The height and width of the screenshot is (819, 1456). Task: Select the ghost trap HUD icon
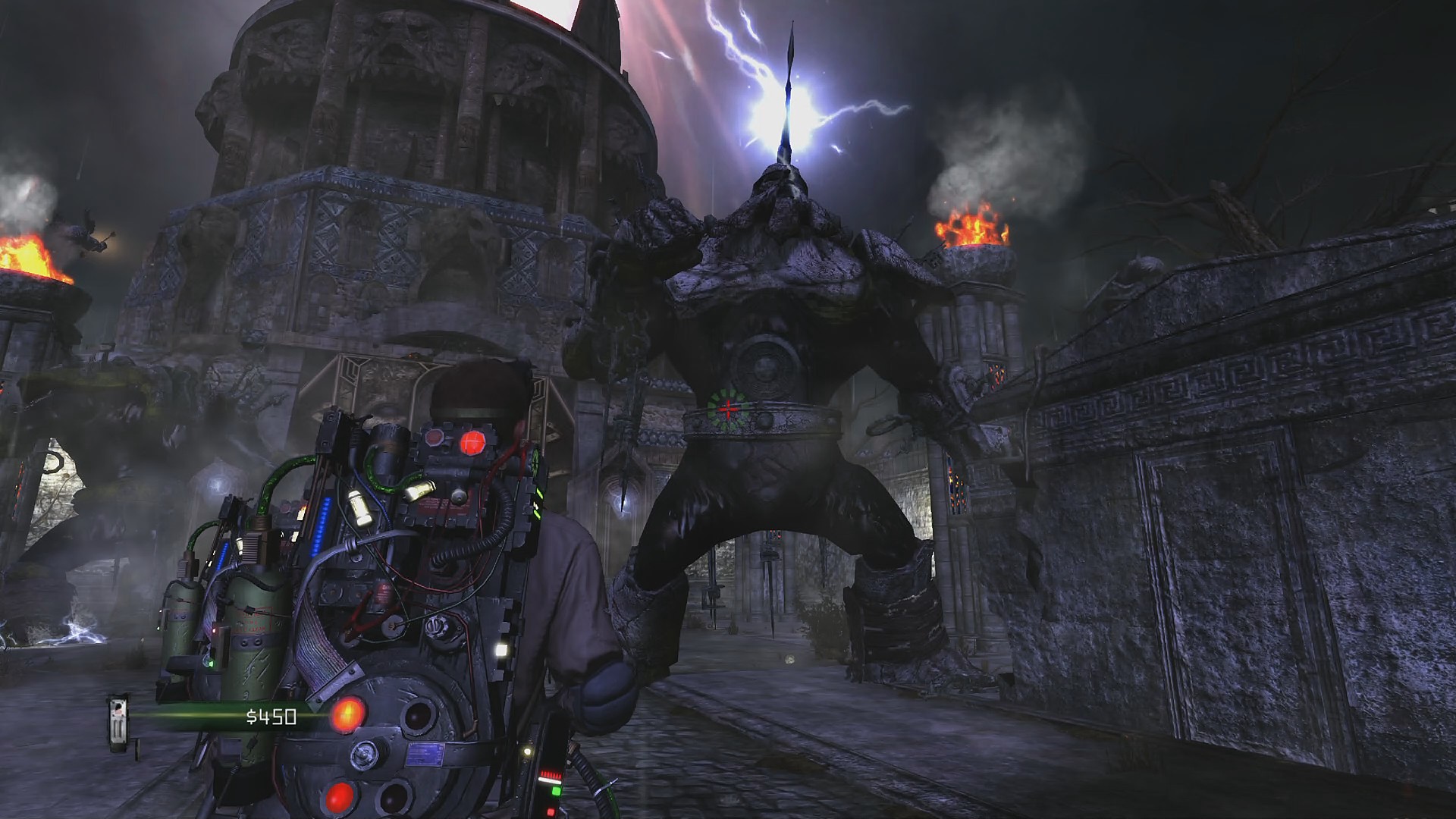(x=118, y=723)
